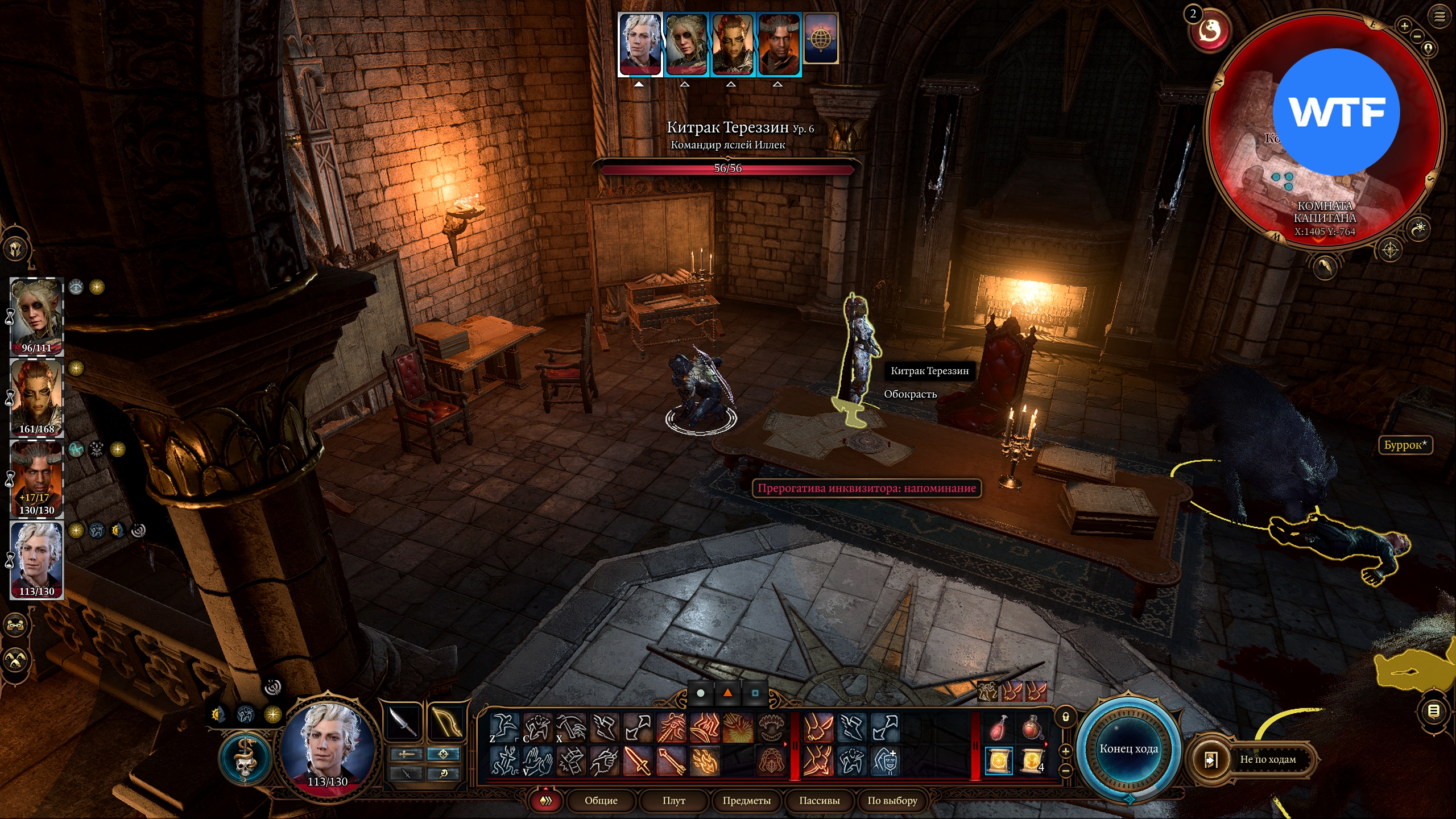Click the snake-and-skull class emblem beside the portrait

tap(245, 759)
